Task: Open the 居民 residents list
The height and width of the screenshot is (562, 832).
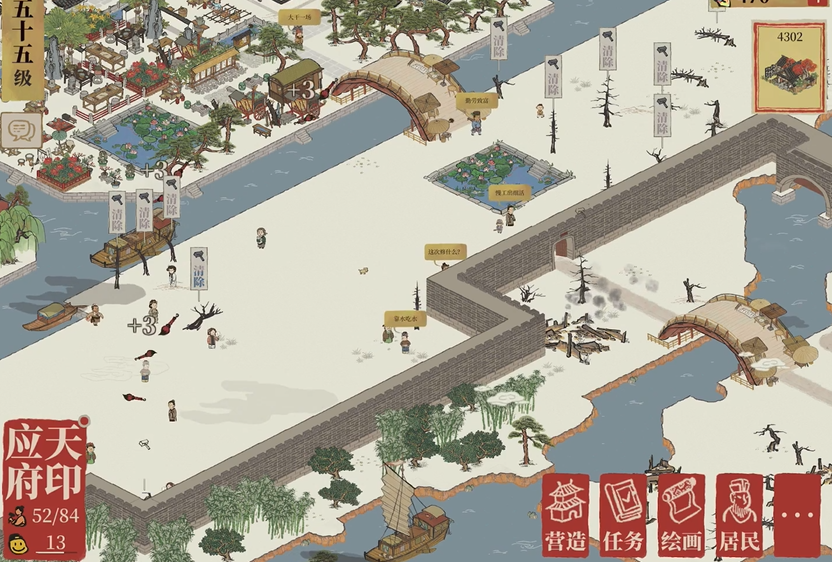Action: [x=740, y=515]
